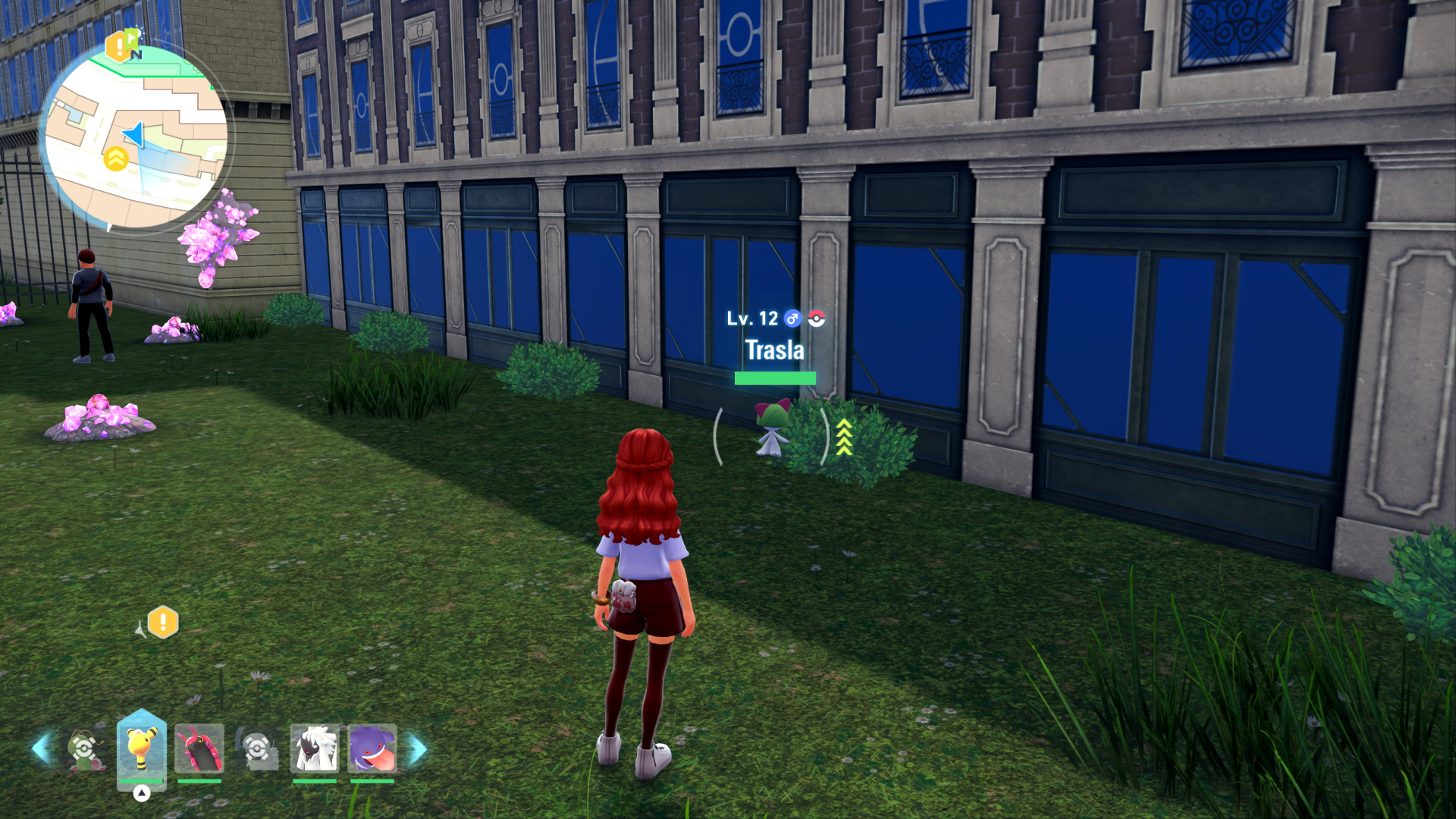The height and width of the screenshot is (819, 1456).
Task: Pick the white-furred Pokémon party slot
Action: pos(315,748)
